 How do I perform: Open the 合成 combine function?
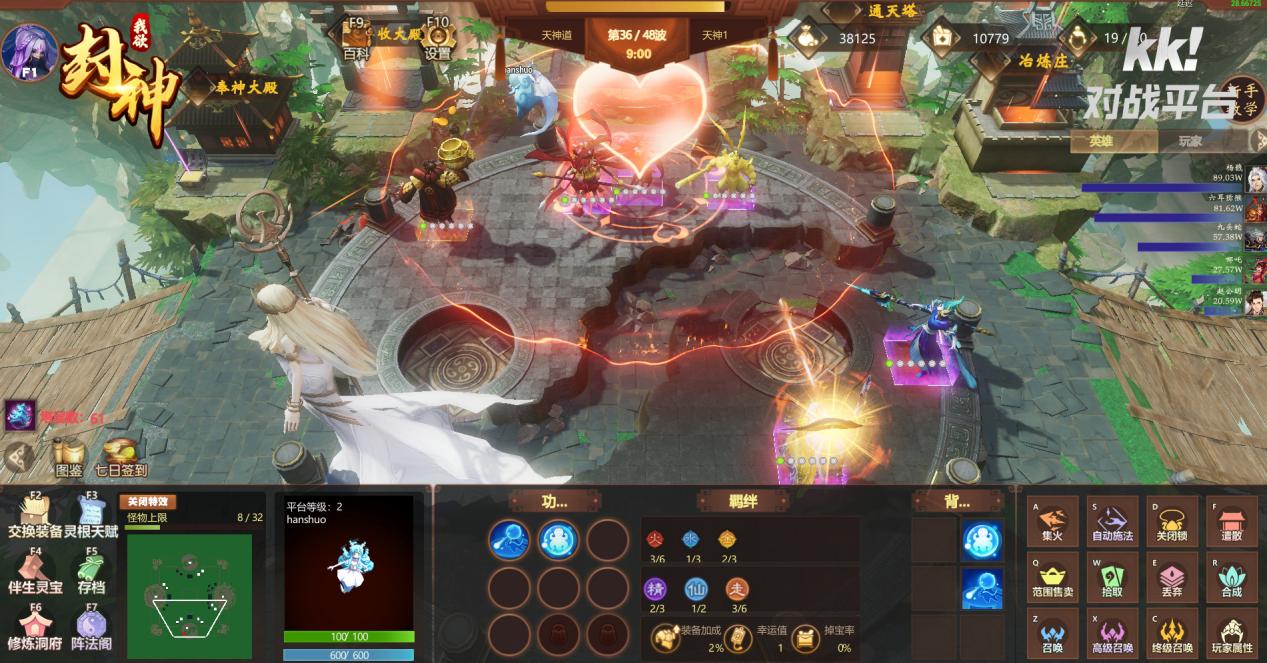1231,577
